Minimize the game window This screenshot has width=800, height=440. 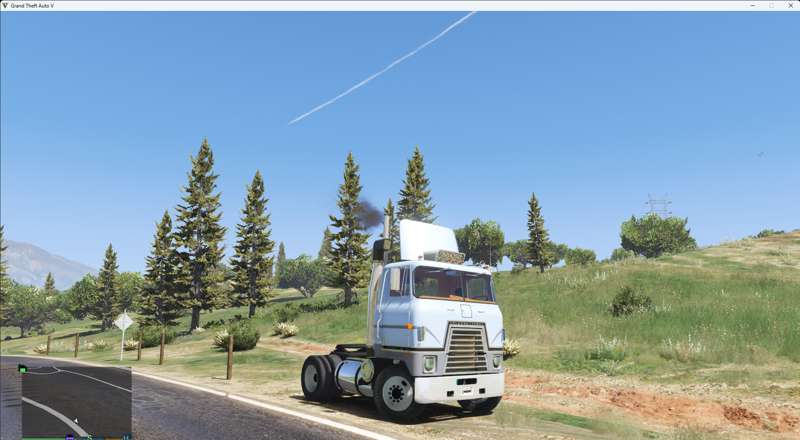753,5
